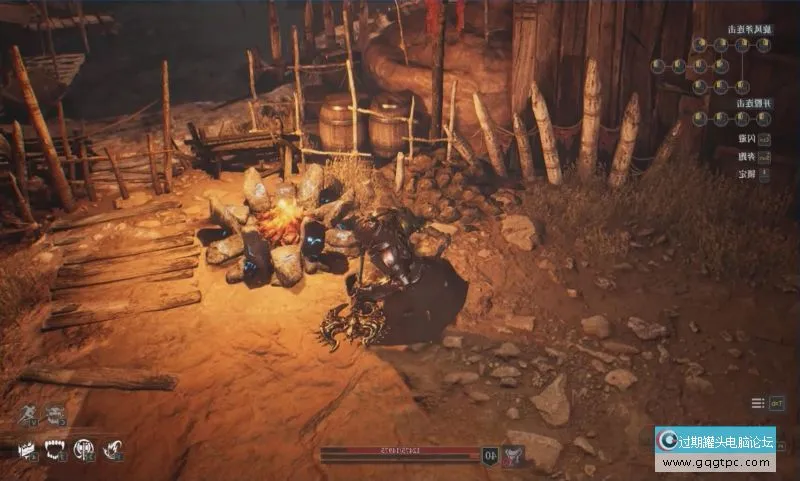Activate the clawed beast slash ability
Viewport: 800px width, 481px height.
pos(113,449)
